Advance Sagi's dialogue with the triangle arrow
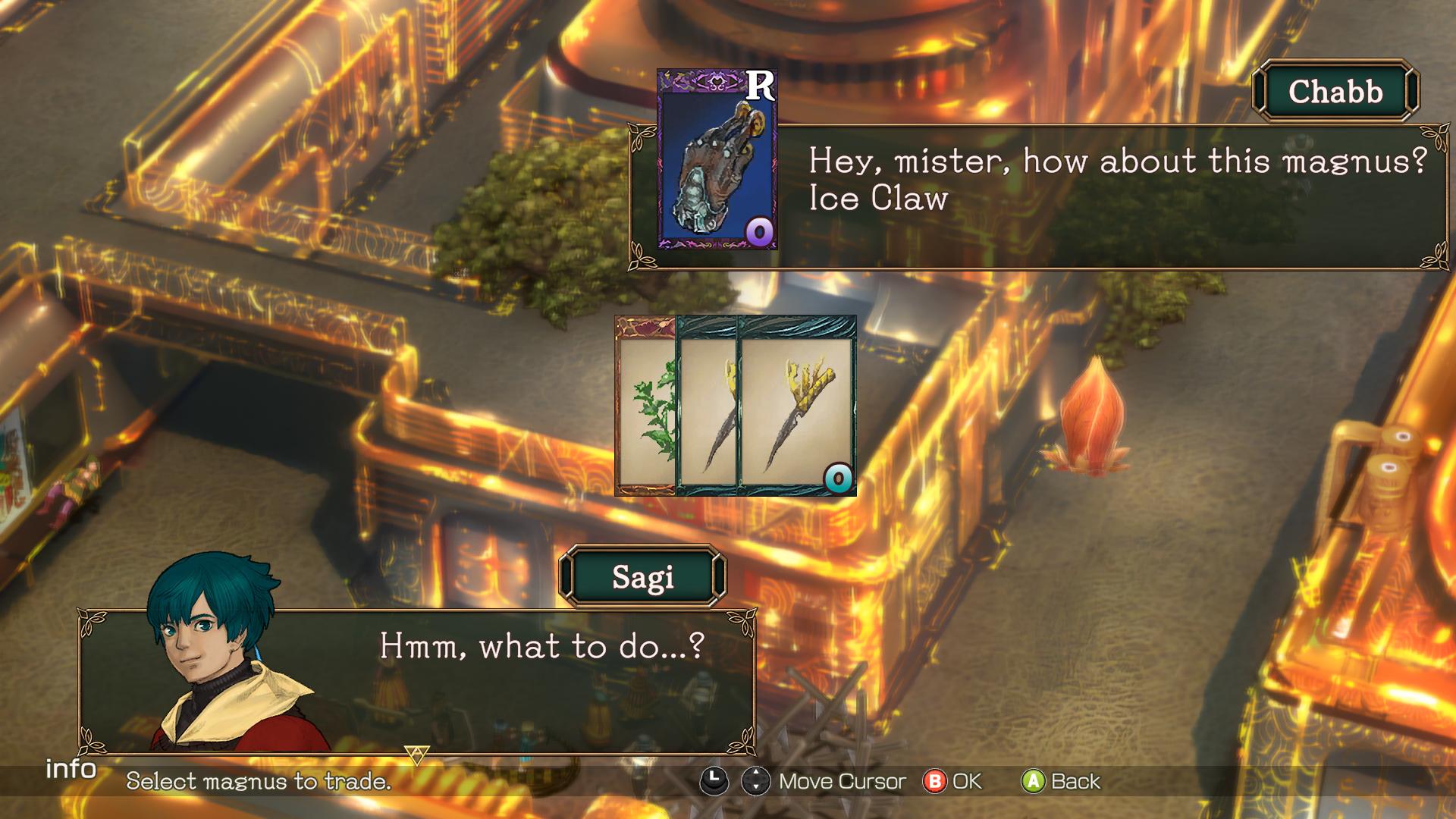1456x819 pixels. 416,754
